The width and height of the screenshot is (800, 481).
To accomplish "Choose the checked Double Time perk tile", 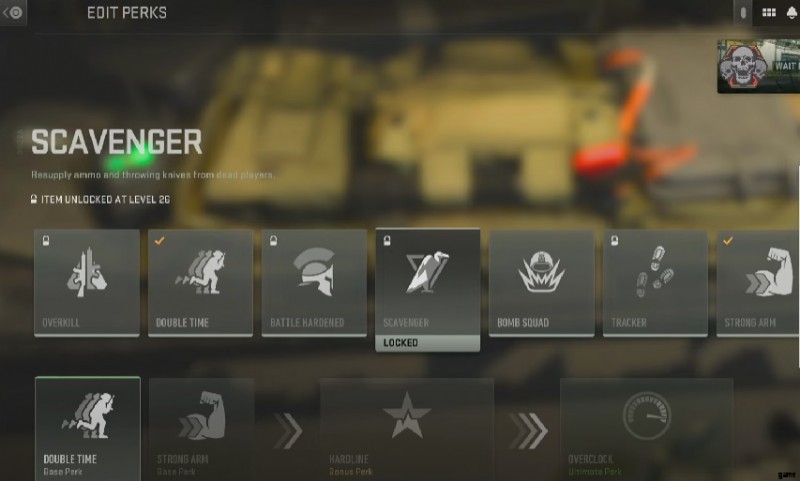I will (x=201, y=282).
